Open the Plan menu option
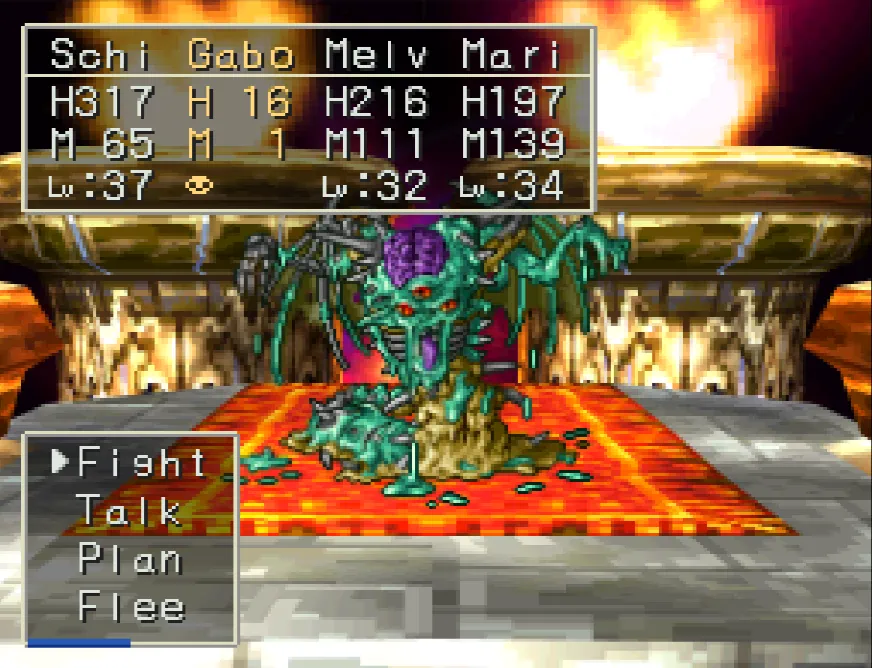The image size is (872, 668). [x=130, y=559]
